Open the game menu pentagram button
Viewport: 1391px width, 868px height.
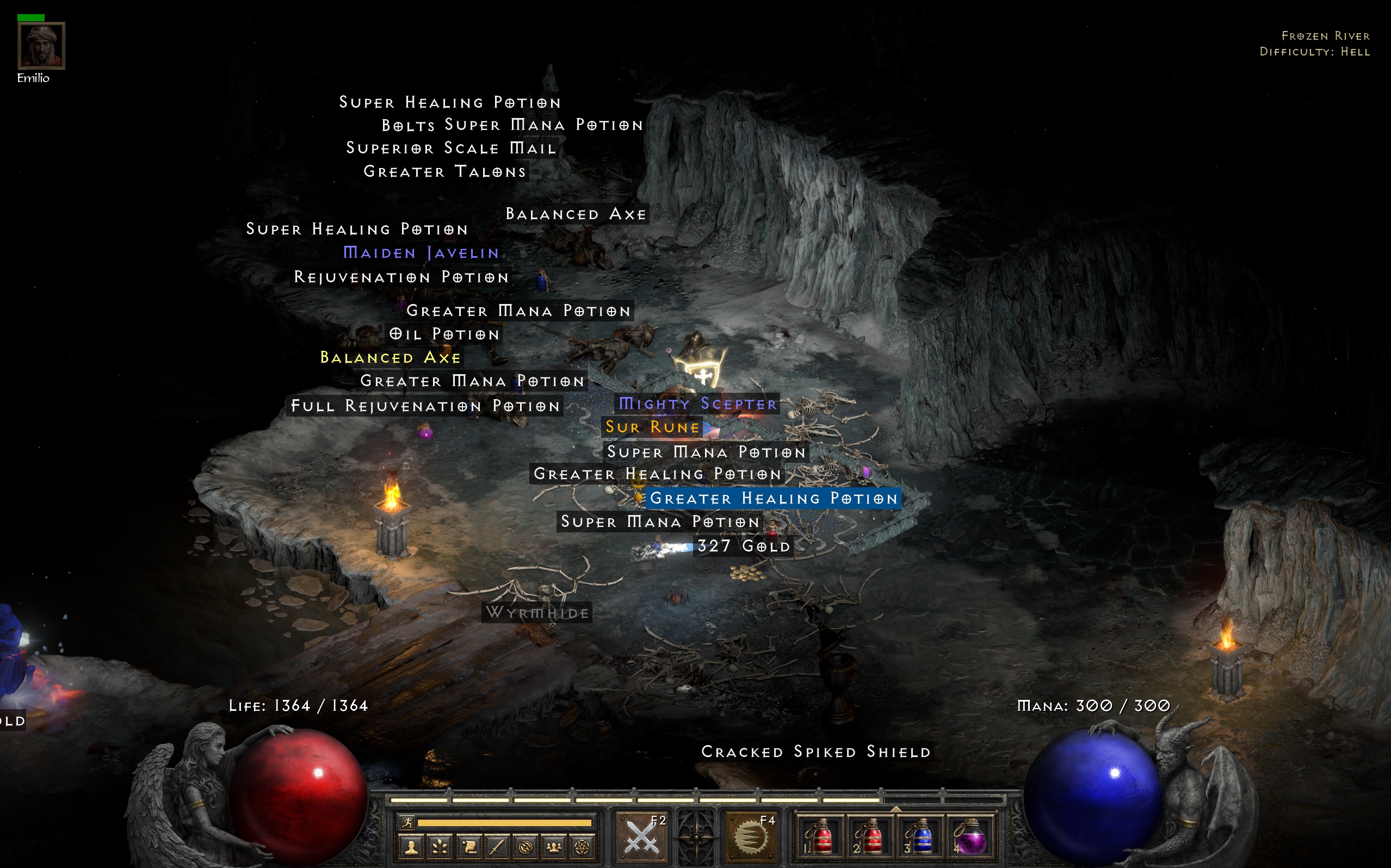click(x=582, y=847)
